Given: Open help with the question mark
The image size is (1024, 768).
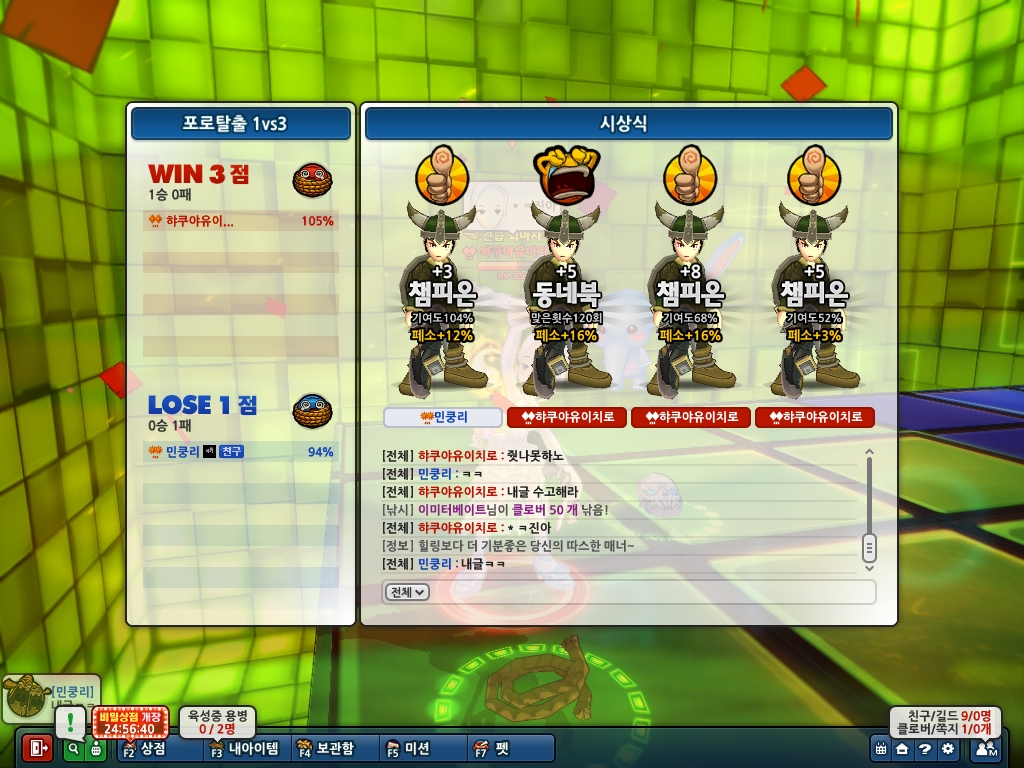Looking at the screenshot, I should tap(925, 748).
